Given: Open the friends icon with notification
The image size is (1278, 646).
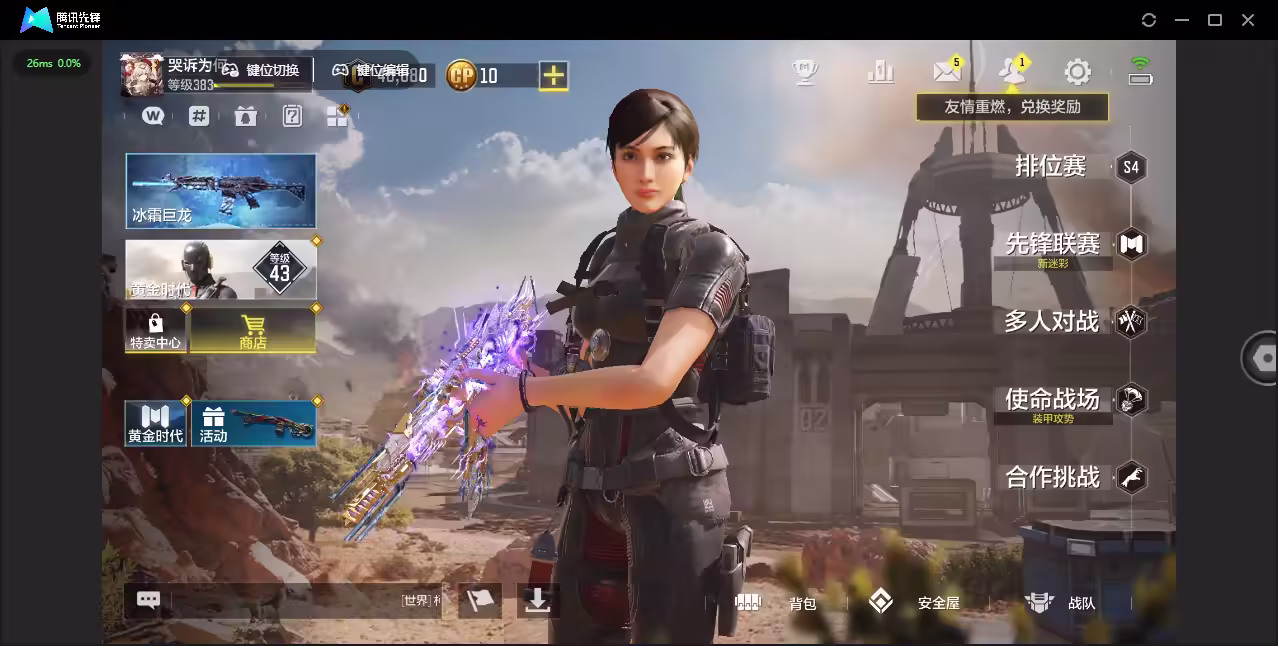Looking at the screenshot, I should pos(1011,71).
